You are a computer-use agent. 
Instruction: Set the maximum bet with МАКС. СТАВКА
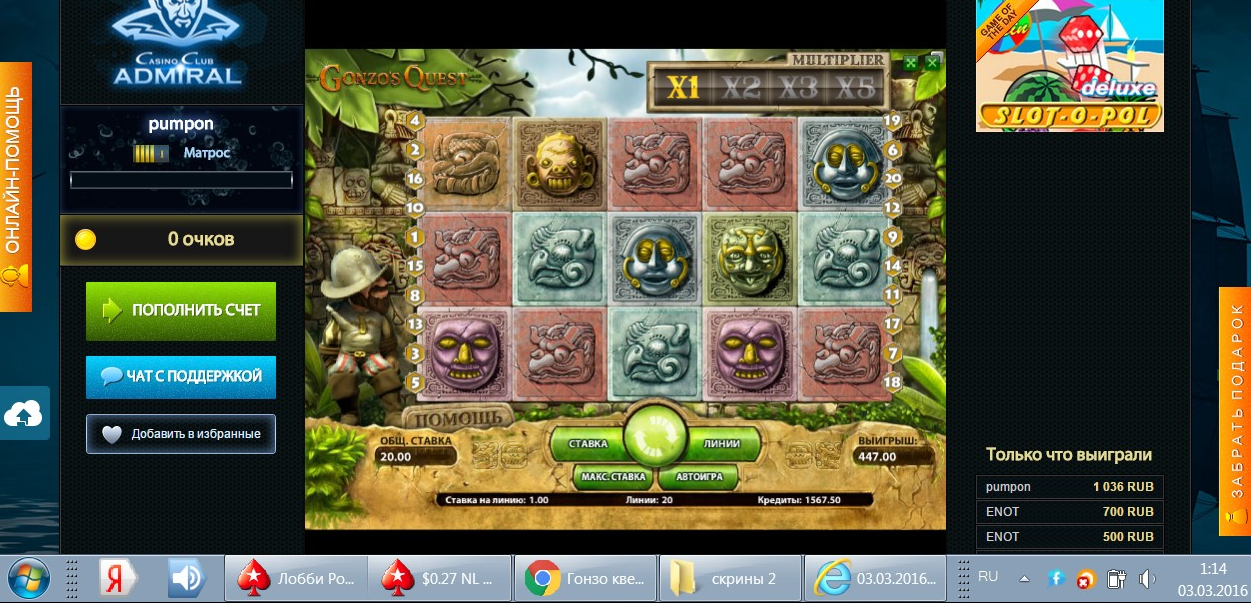(613, 476)
